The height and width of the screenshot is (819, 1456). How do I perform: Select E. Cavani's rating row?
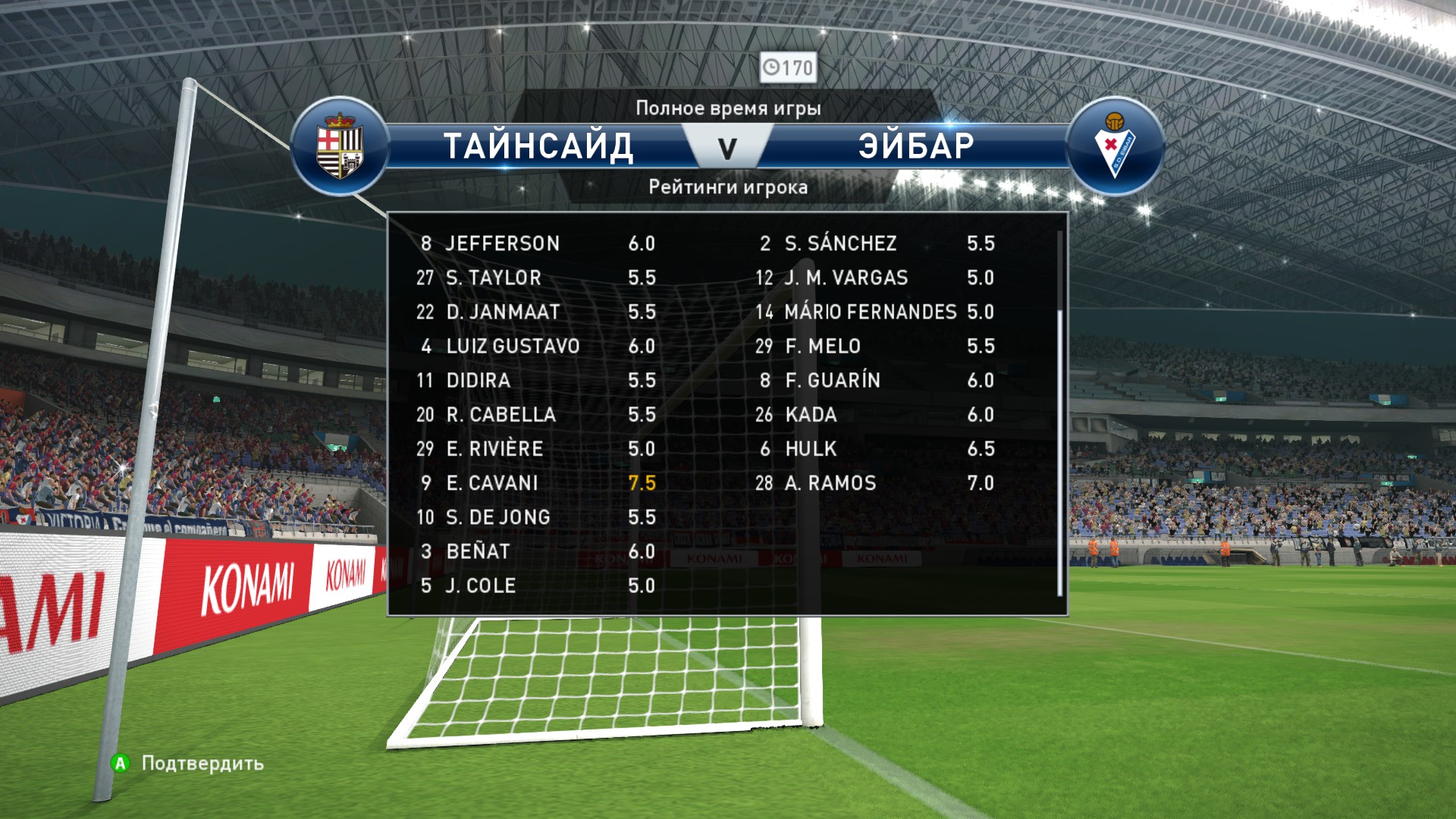click(536, 483)
